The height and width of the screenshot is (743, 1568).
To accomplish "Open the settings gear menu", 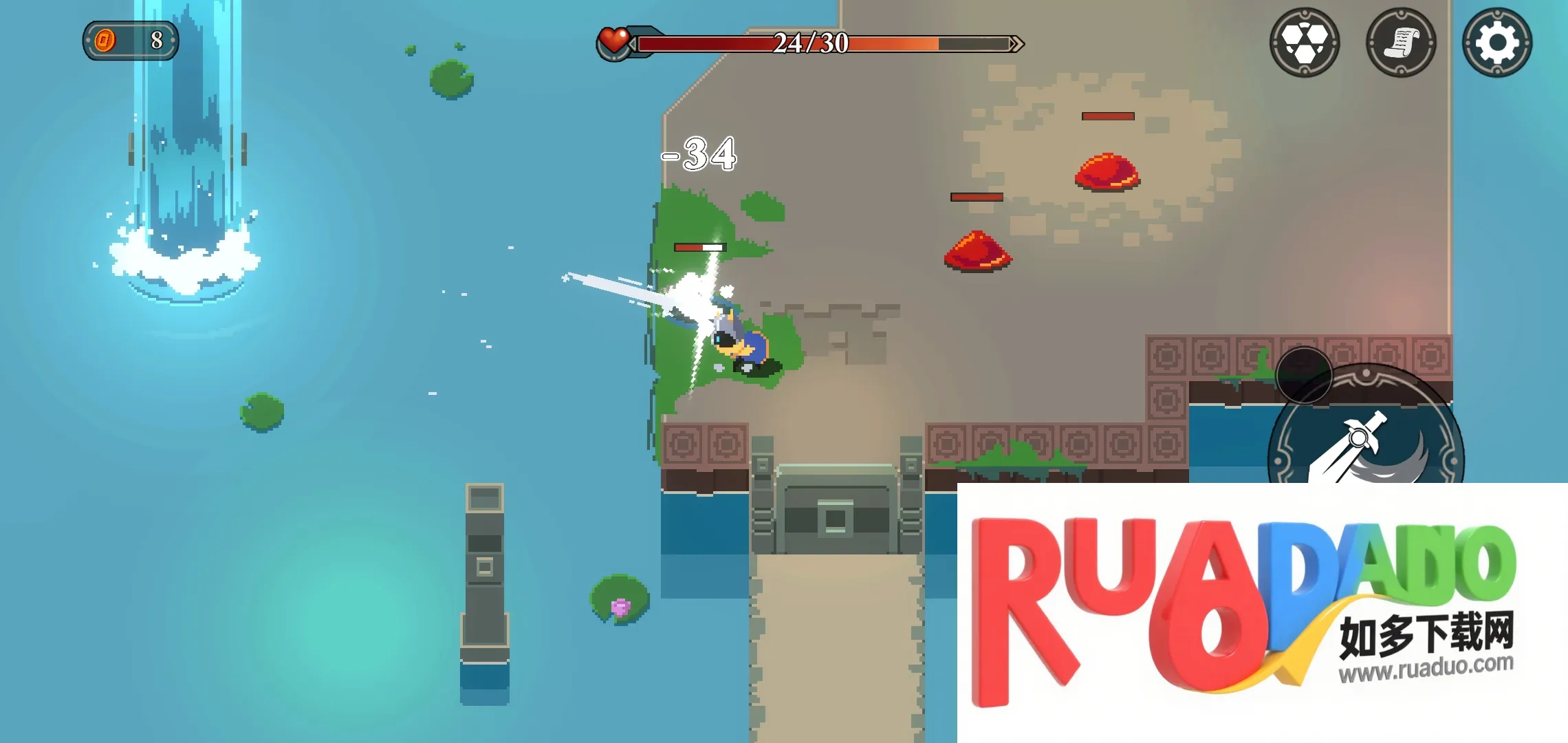I will [1496, 43].
